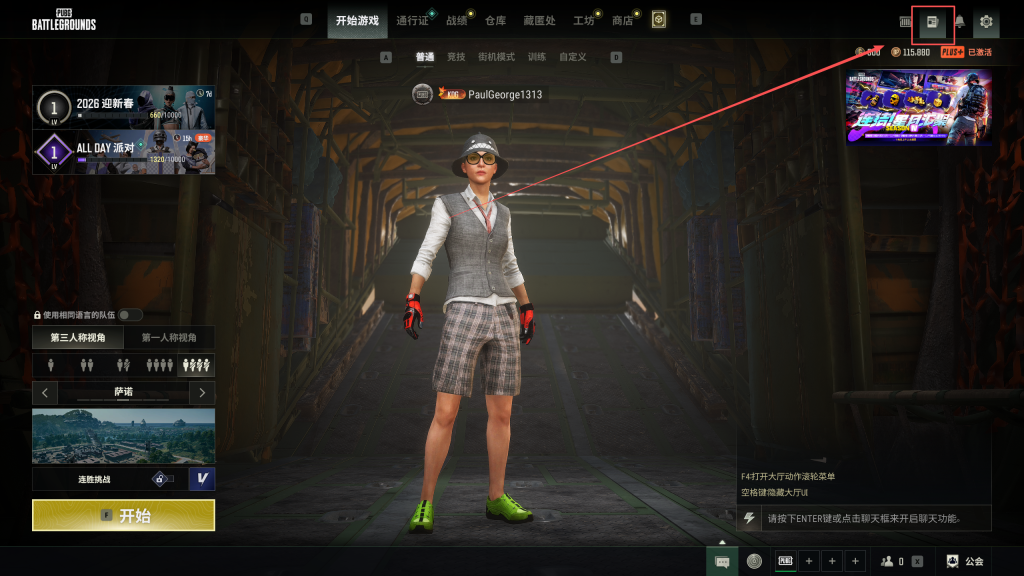The image size is (1024, 576).
Task: Switch to 街机模式 arcade mode
Action: point(496,57)
